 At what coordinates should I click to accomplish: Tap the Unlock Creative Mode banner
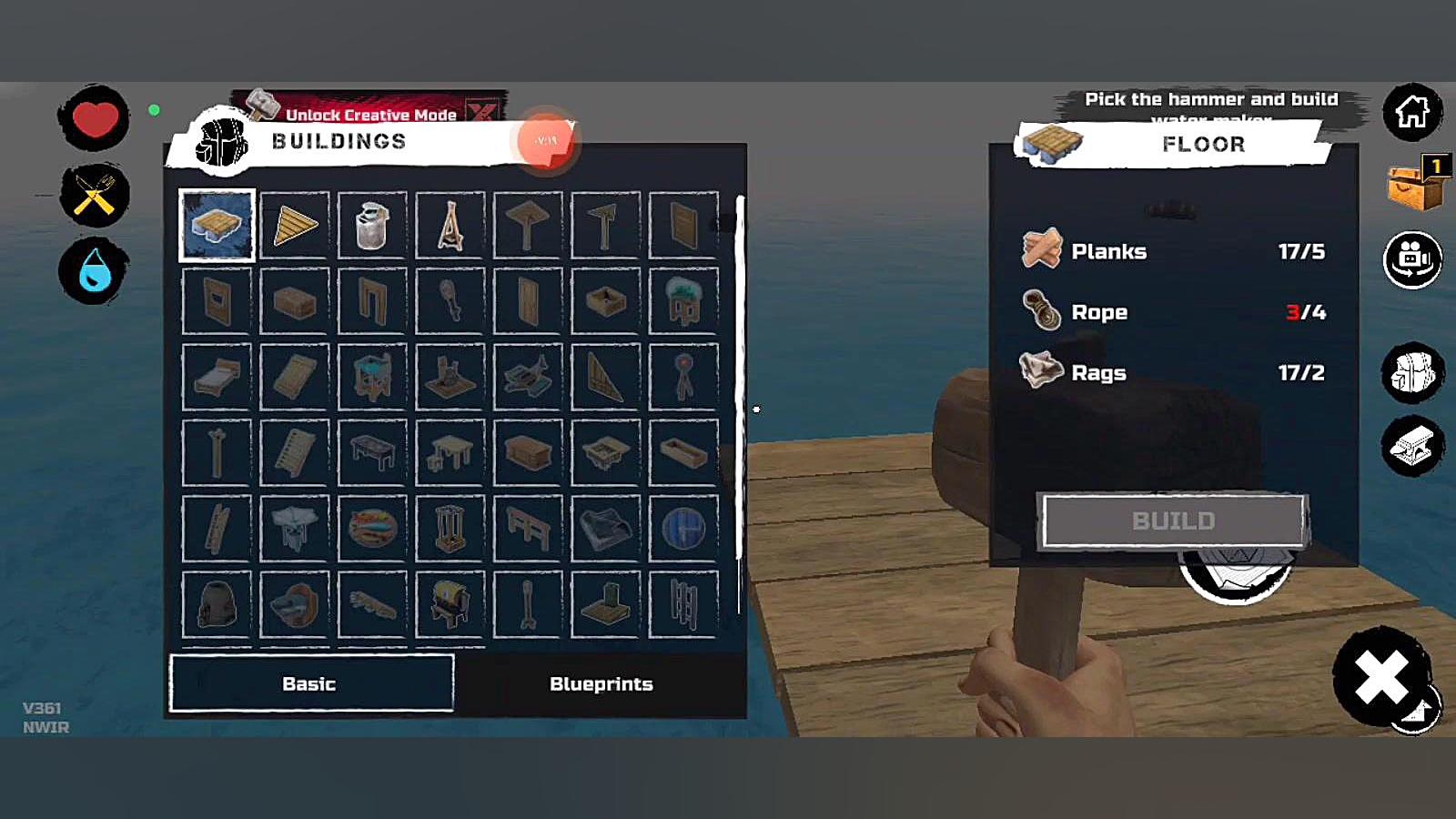[x=369, y=112]
